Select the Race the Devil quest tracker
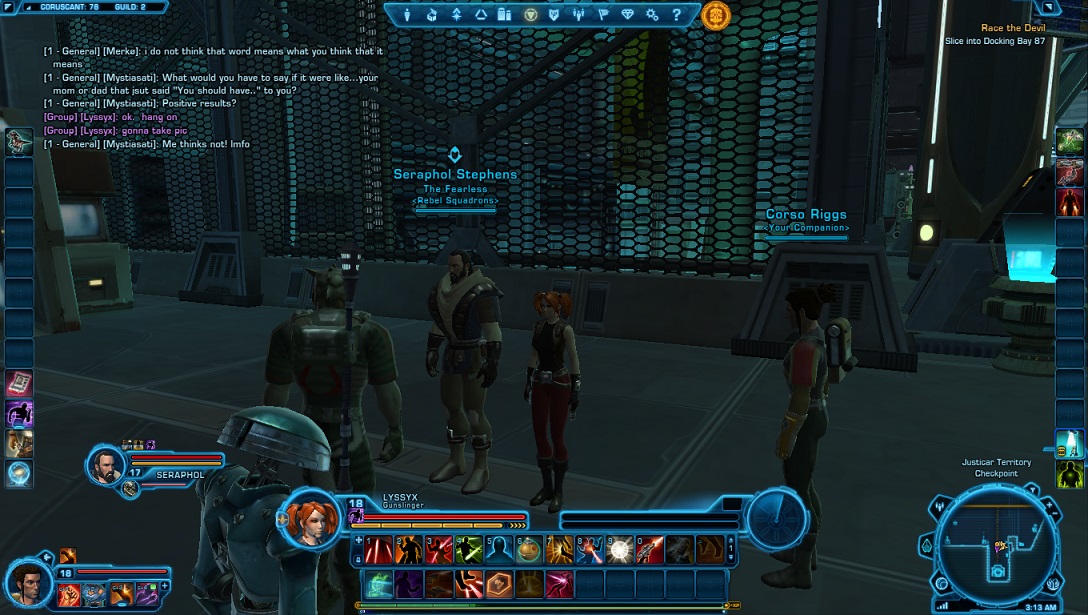This screenshot has height=615, width=1088. [1012, 28]
